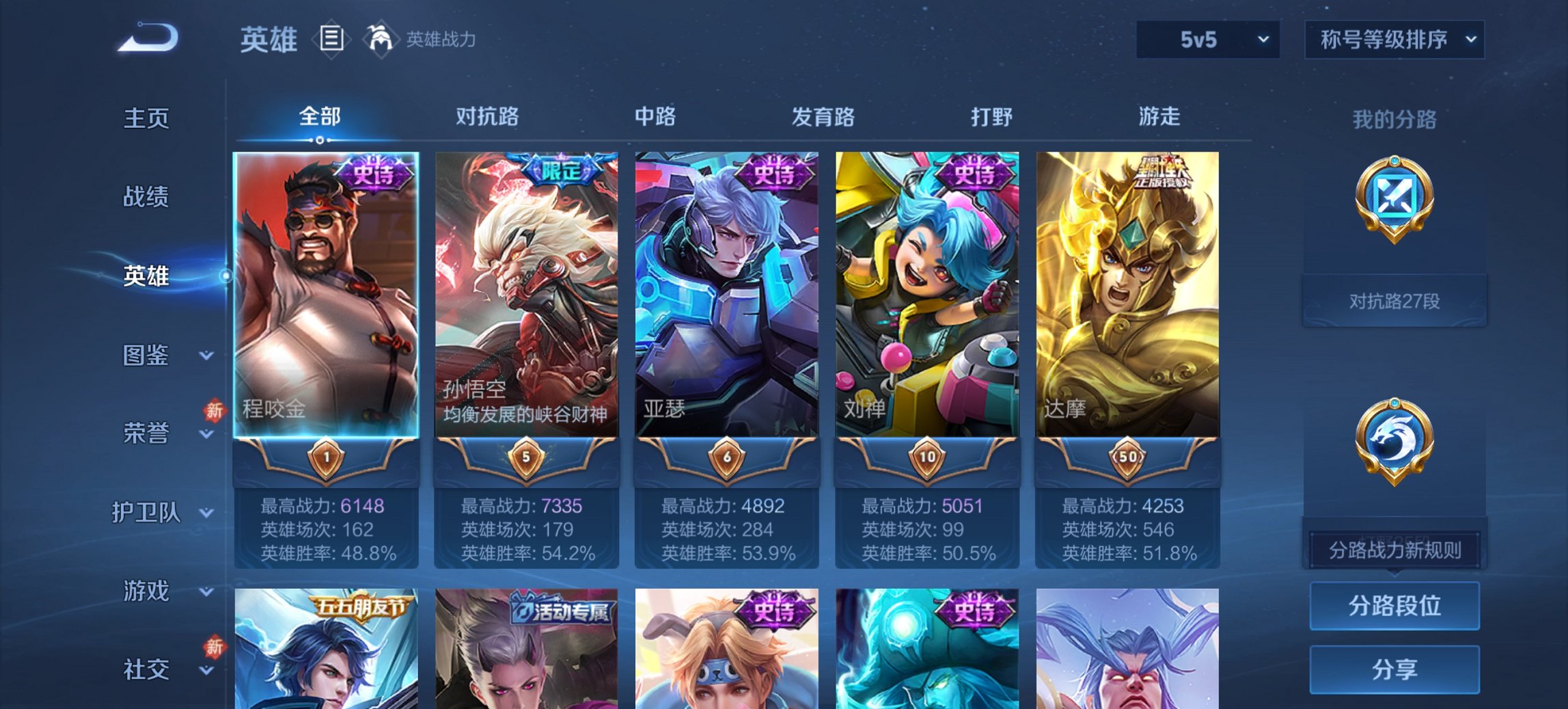Open the hero list detail icon beside 英雄
The width and height of the screenshot is (1568, 709).
tap(333, 40)
